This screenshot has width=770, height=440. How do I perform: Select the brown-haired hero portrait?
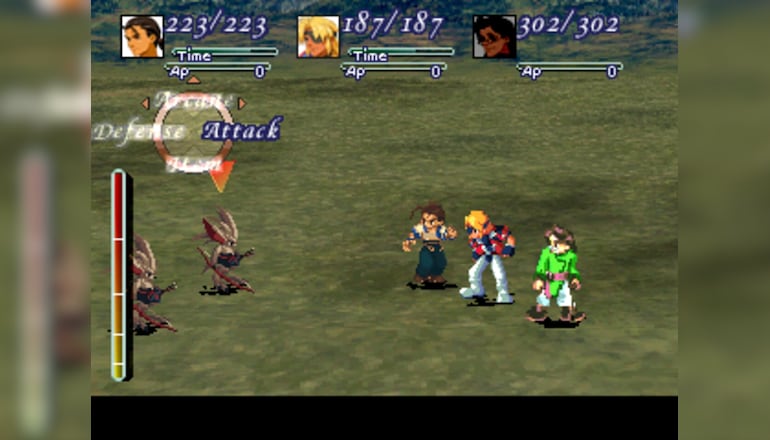tap(142, 37)
